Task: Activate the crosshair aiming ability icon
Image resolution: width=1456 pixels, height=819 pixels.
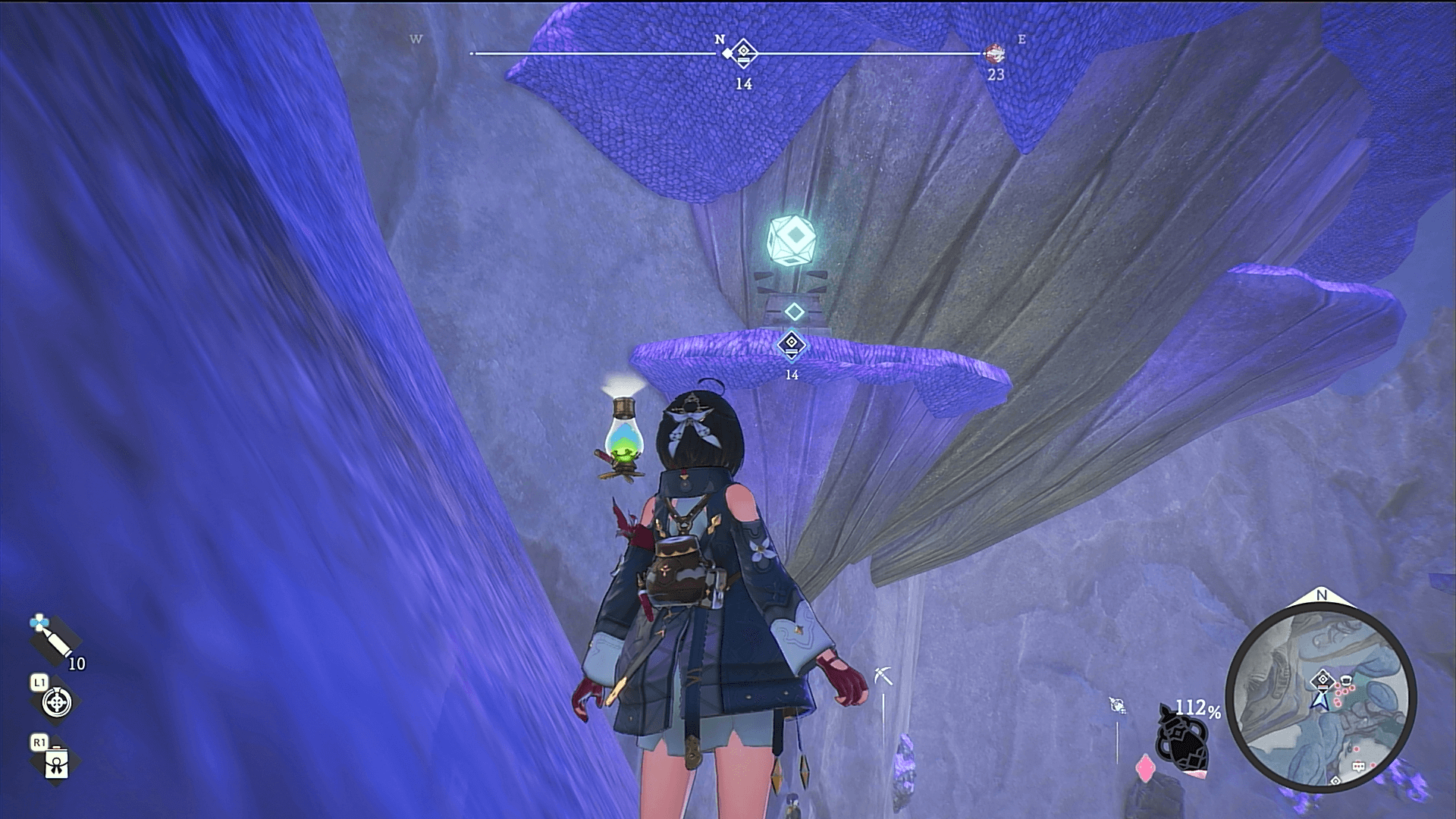Action: 56,702
